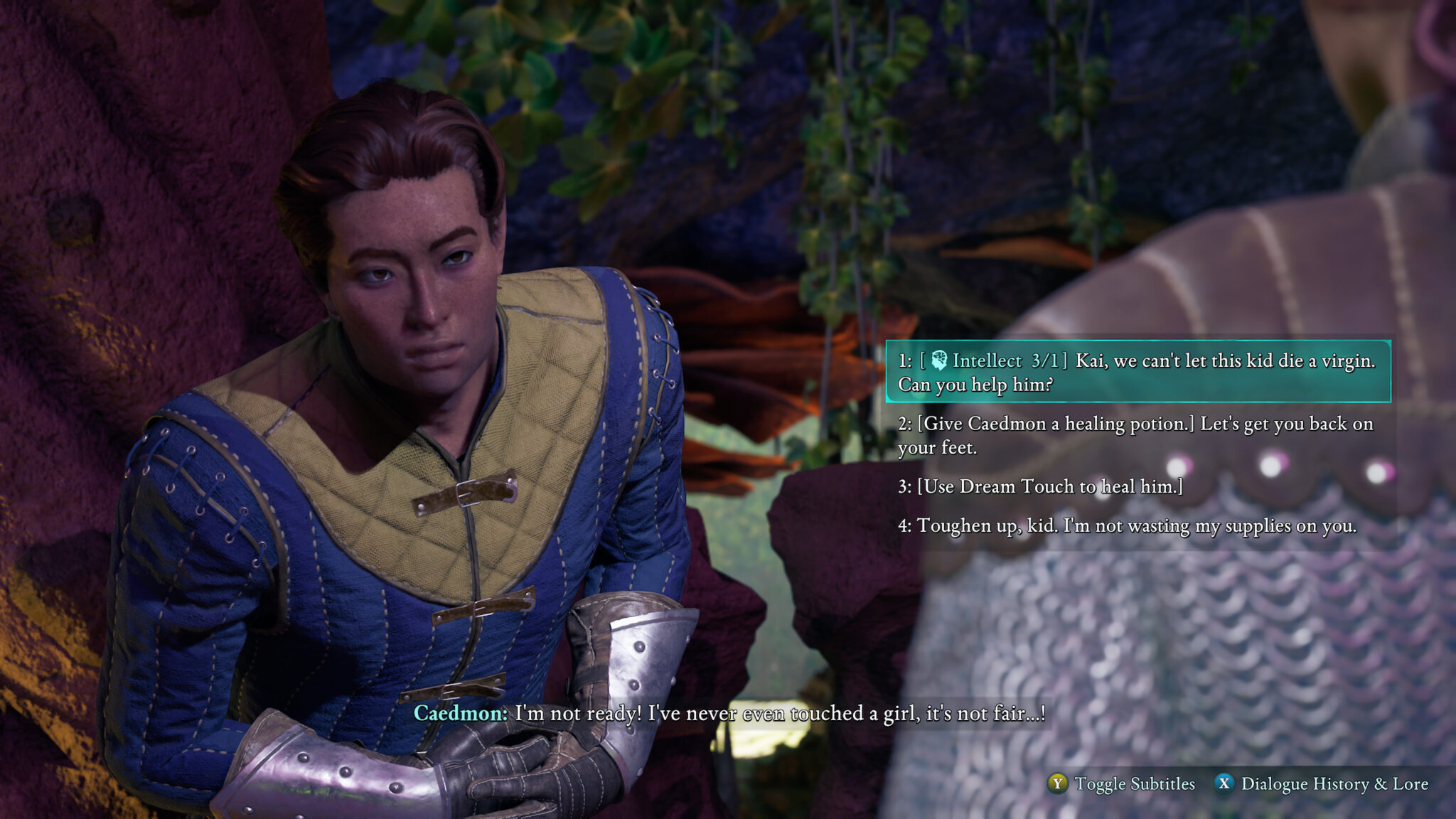The width and height of the screenshot is (1456, 819).
Task: Choose the "Toughen up, kid" reply
Action: click(1127, 525)
